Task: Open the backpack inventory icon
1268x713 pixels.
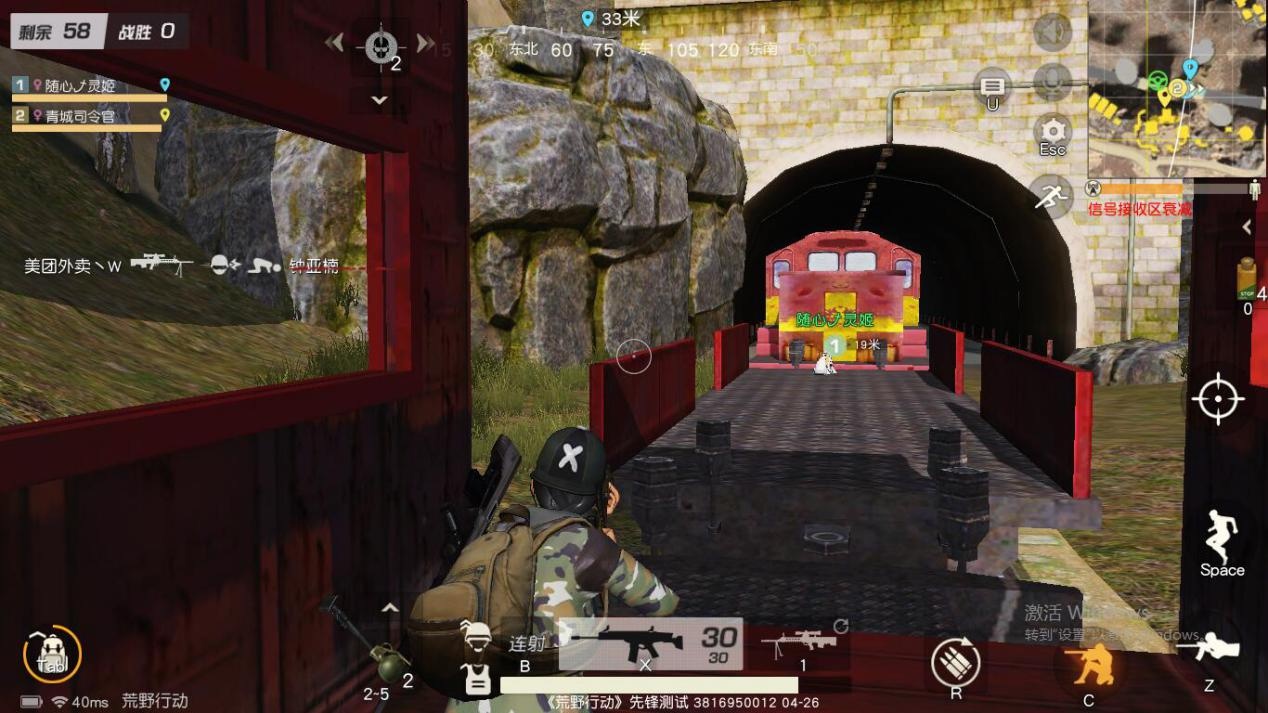Action: (51, 656)
